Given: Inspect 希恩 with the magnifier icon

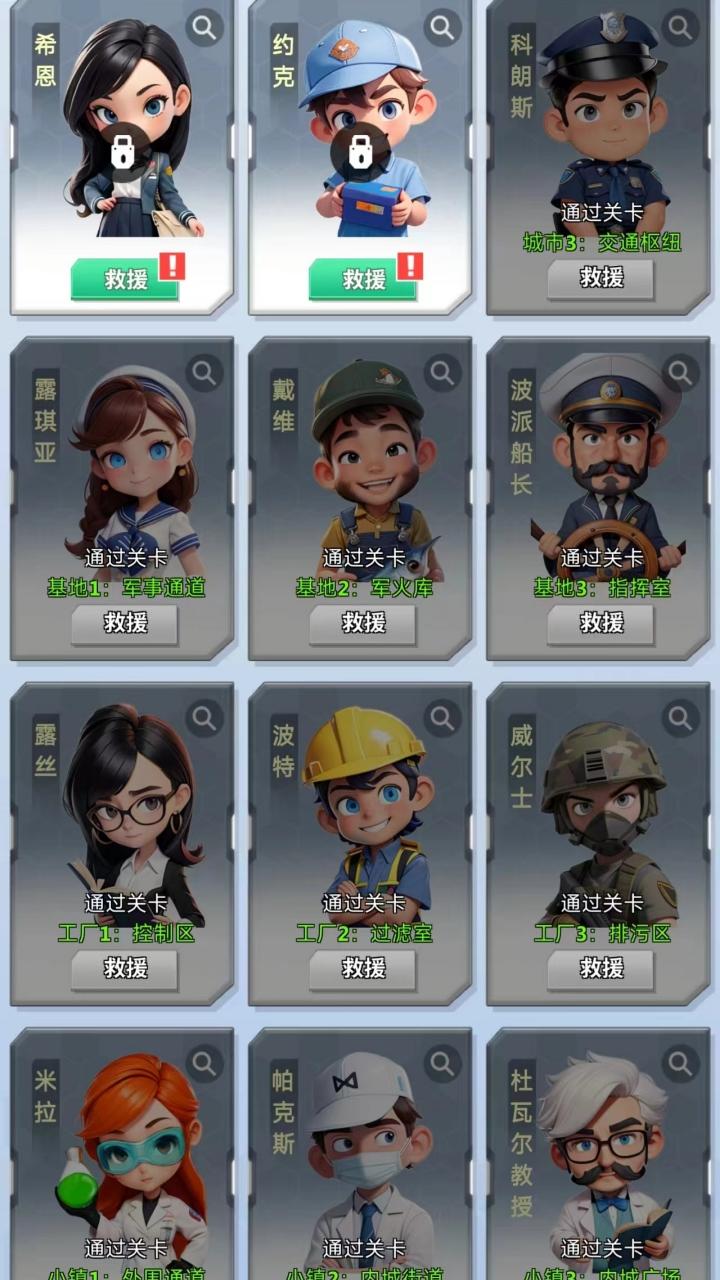Looking at the screenshot, I should point(204,28).
